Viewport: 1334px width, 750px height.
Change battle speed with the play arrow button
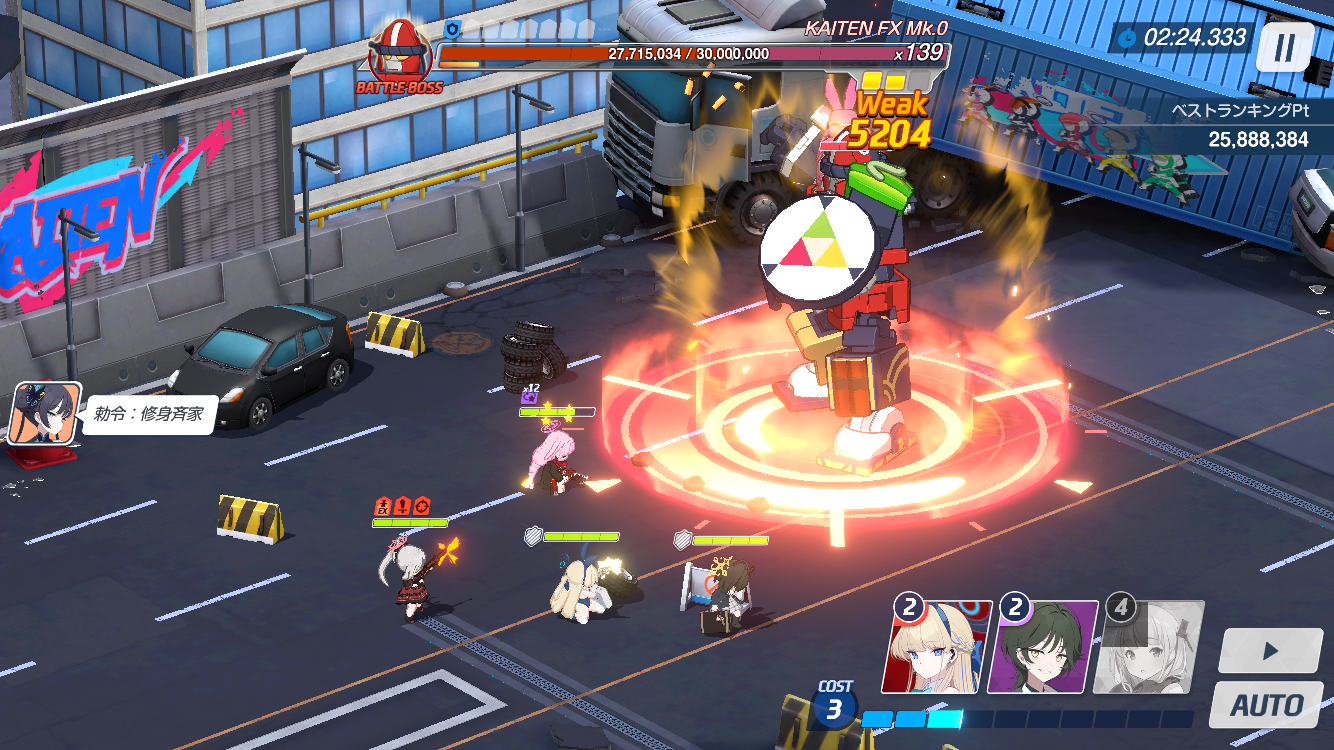1270,651
